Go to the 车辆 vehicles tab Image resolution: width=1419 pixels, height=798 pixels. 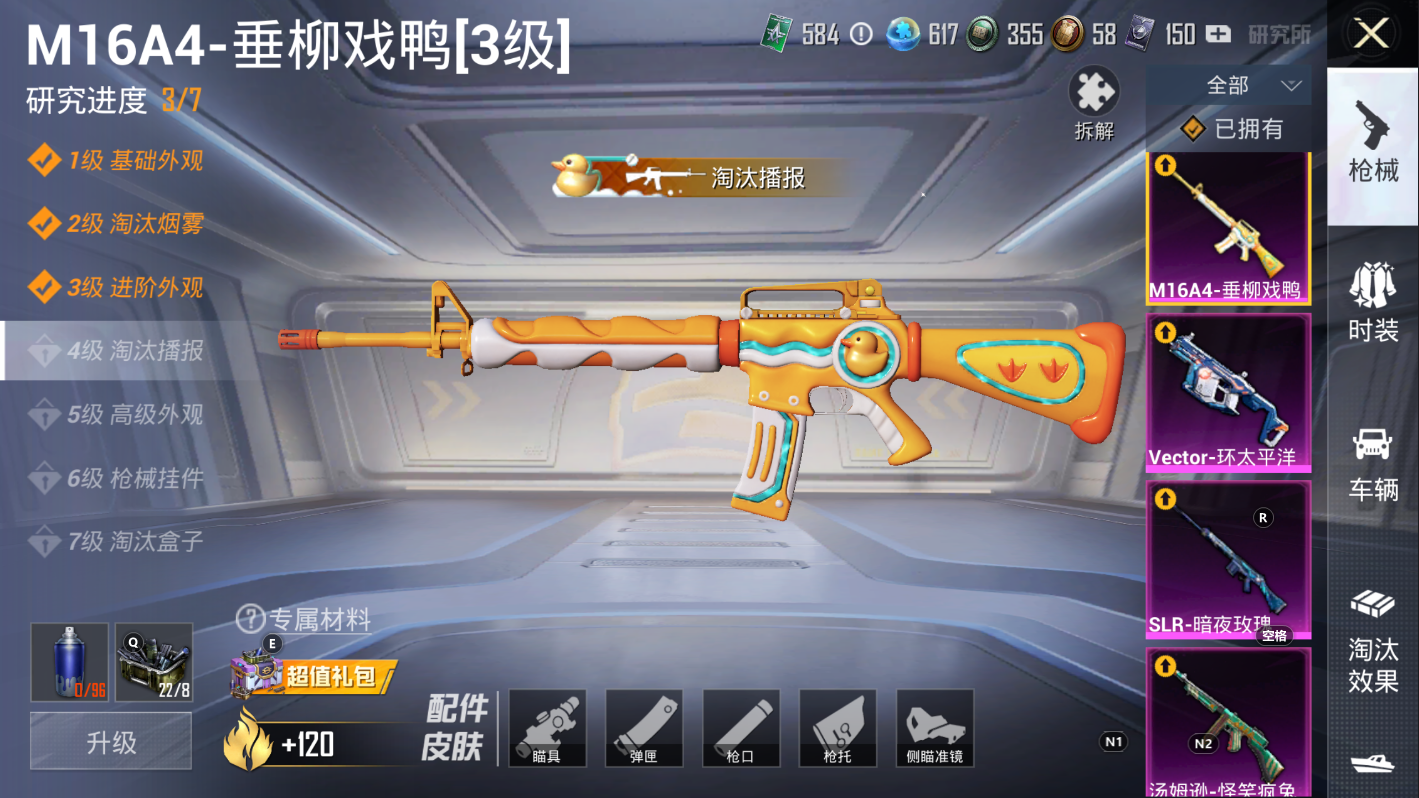pos(1373,462)
